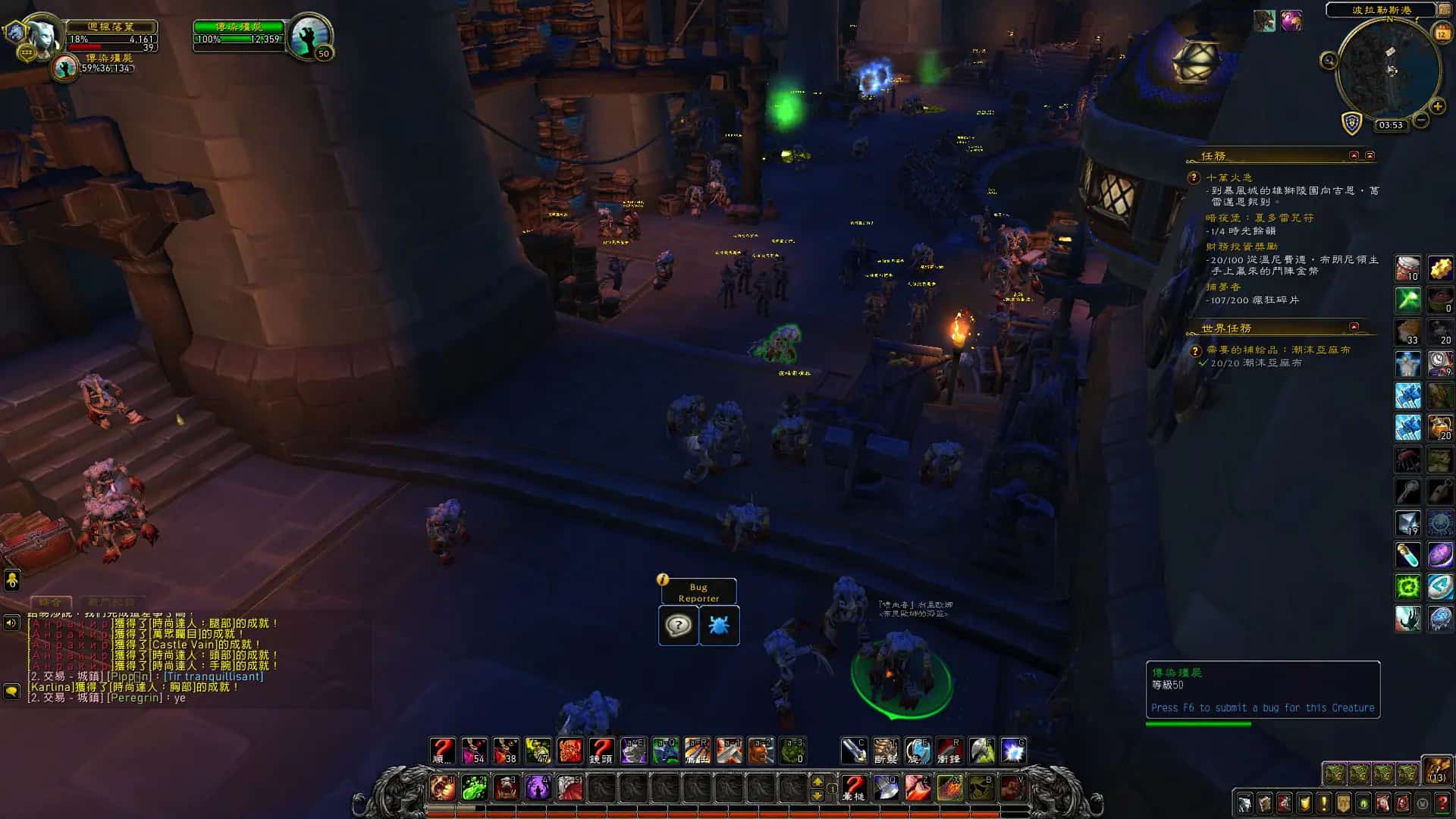Collapse the 世界任務 world quest section
The height and width of the screenshot is (819, 1456).
[1354, 328]
